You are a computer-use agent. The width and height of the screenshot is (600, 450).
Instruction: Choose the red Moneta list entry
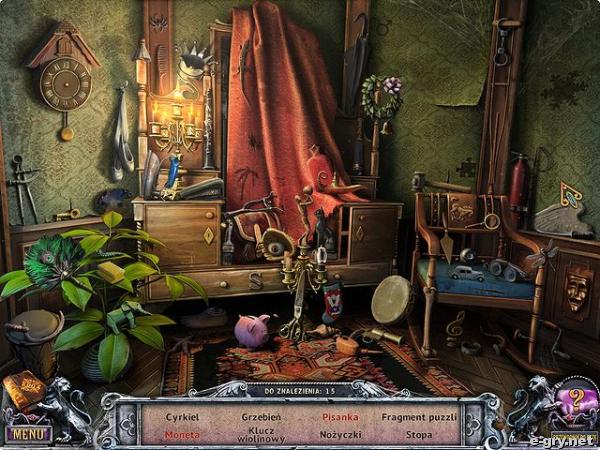point(182,435)
